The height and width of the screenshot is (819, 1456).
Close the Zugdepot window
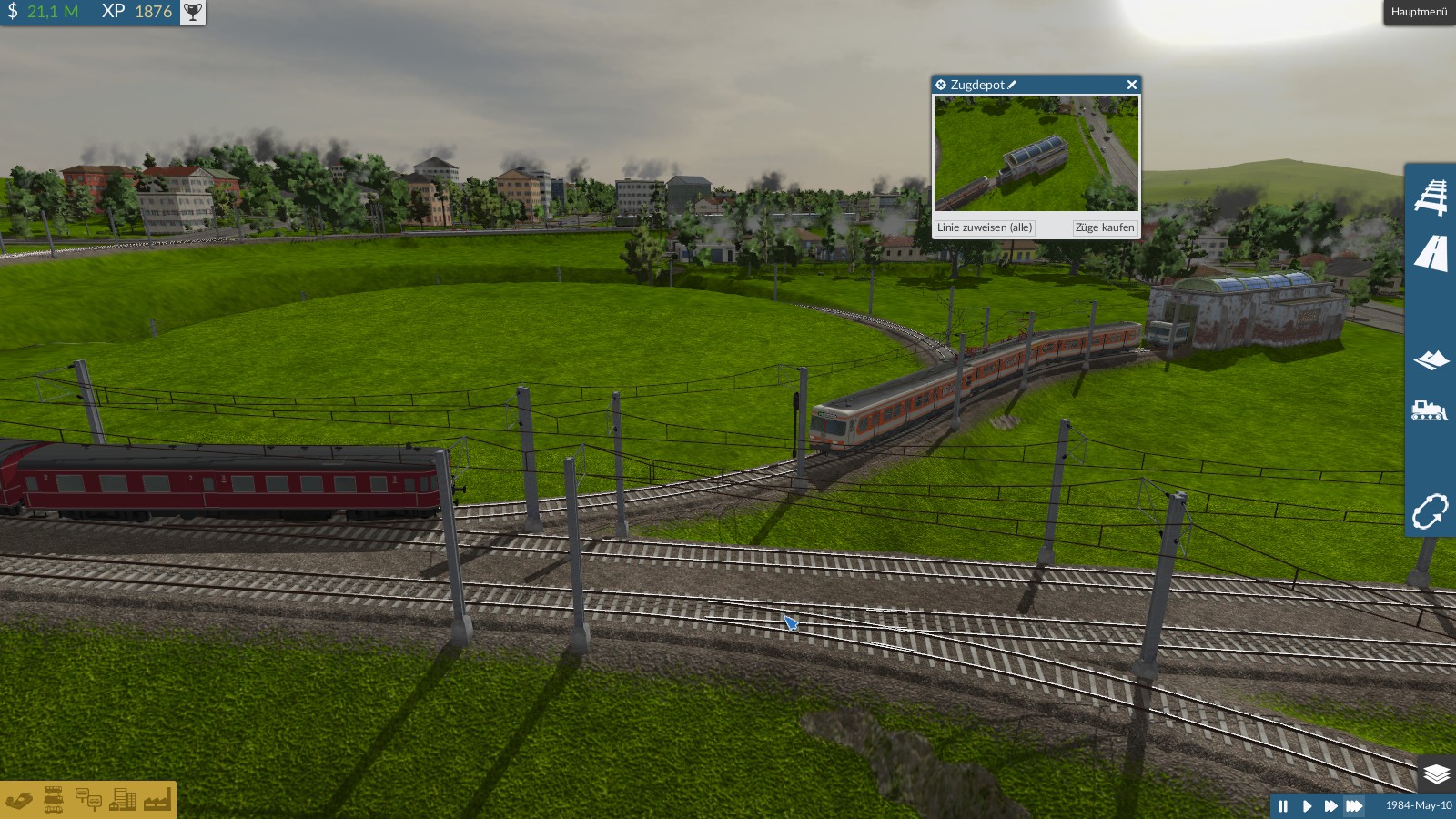click(1131, 85)
